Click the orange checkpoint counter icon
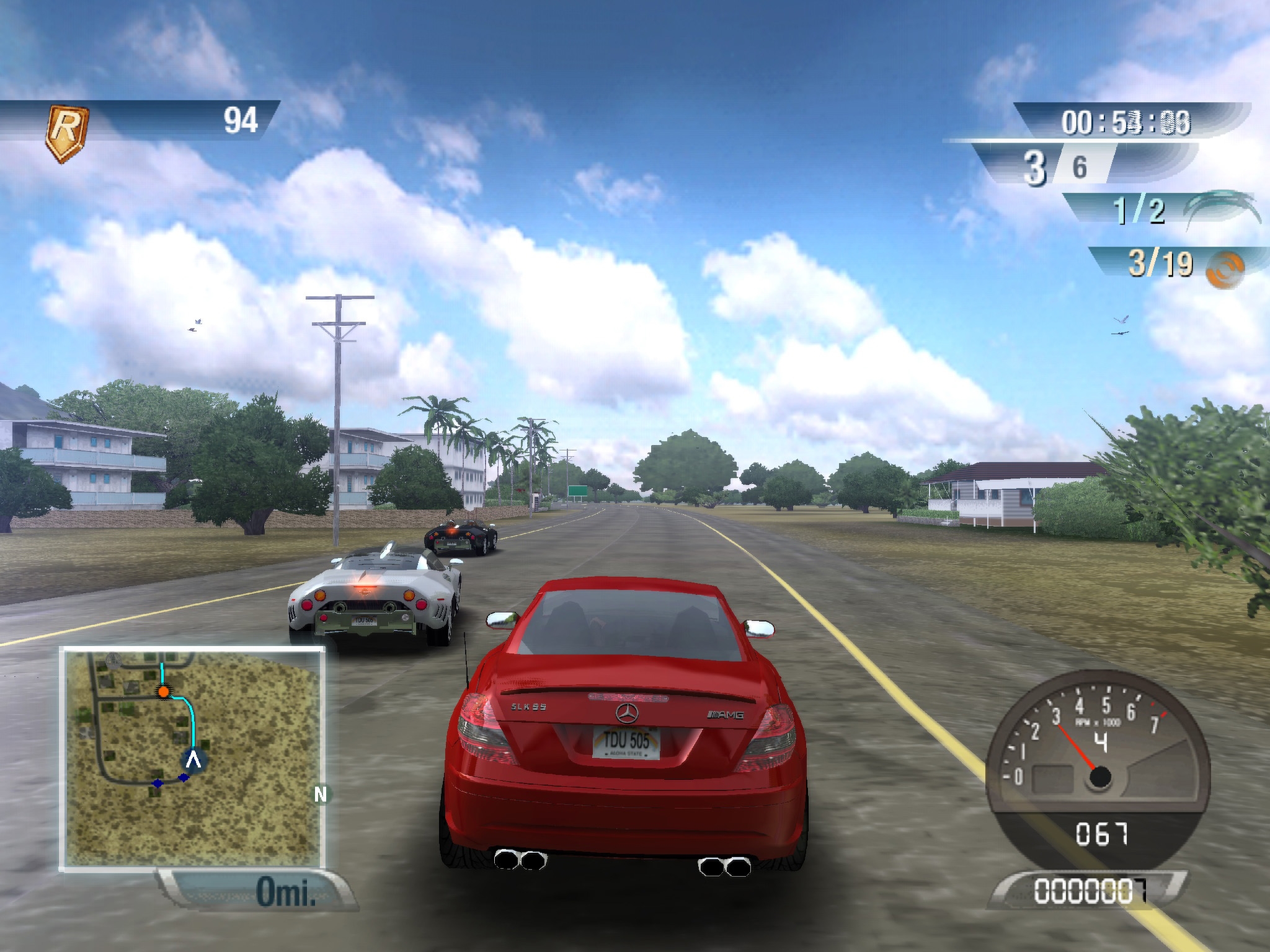This screenshot has height=952, width=1270. 1225,270
